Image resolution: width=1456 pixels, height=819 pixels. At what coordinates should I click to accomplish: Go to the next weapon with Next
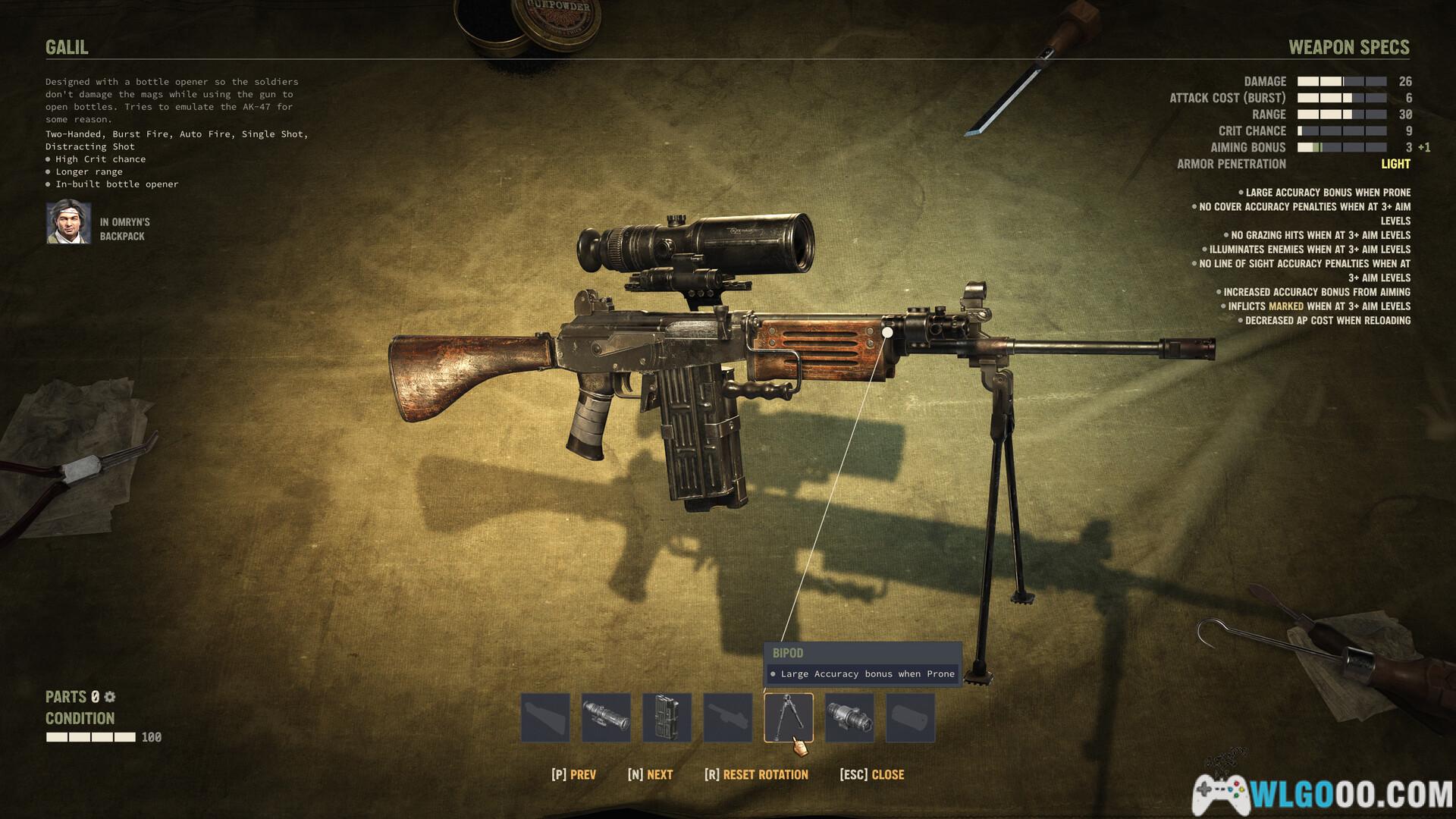tap(651, 774)
